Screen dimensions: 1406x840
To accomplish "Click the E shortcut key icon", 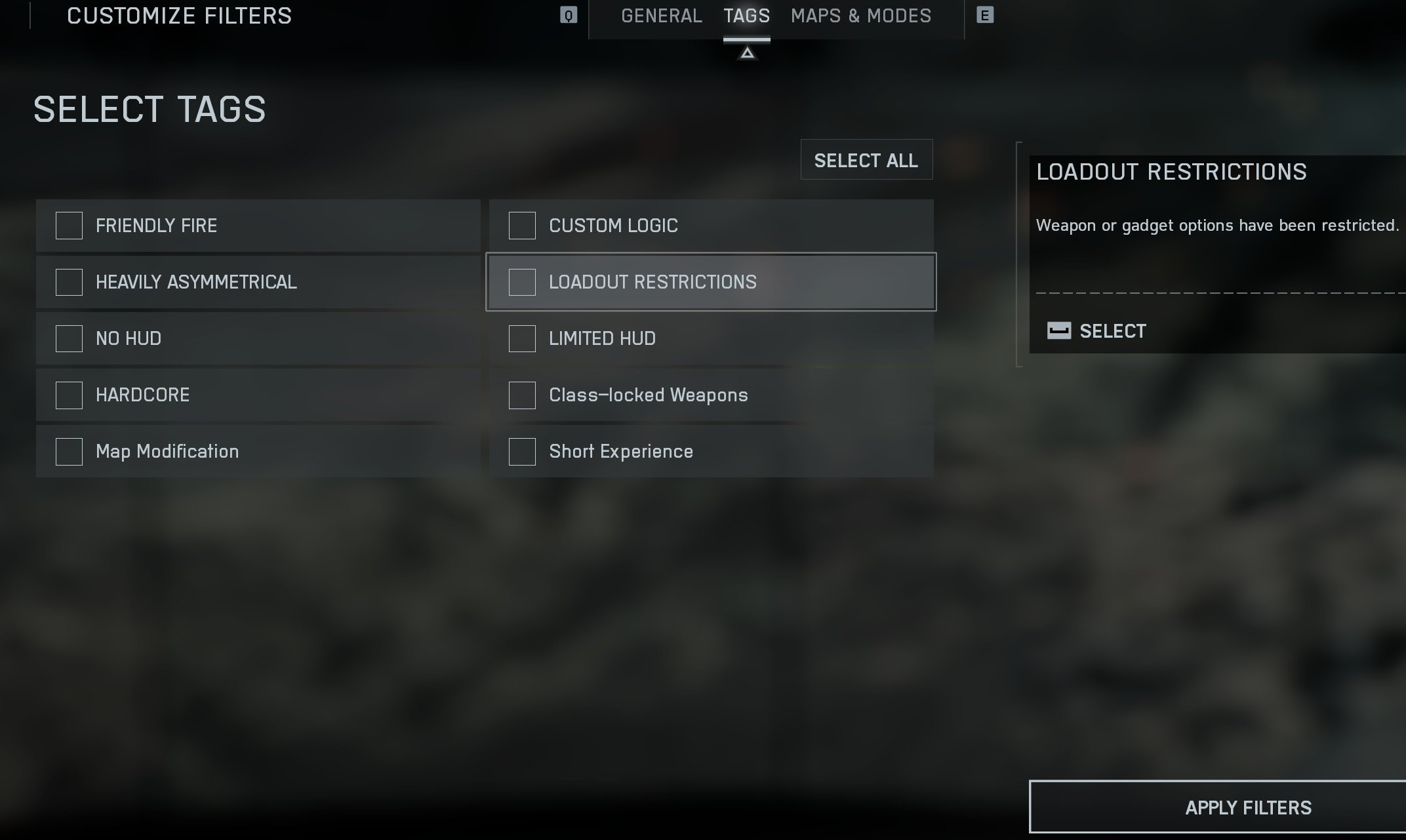I will coord(984,15).
